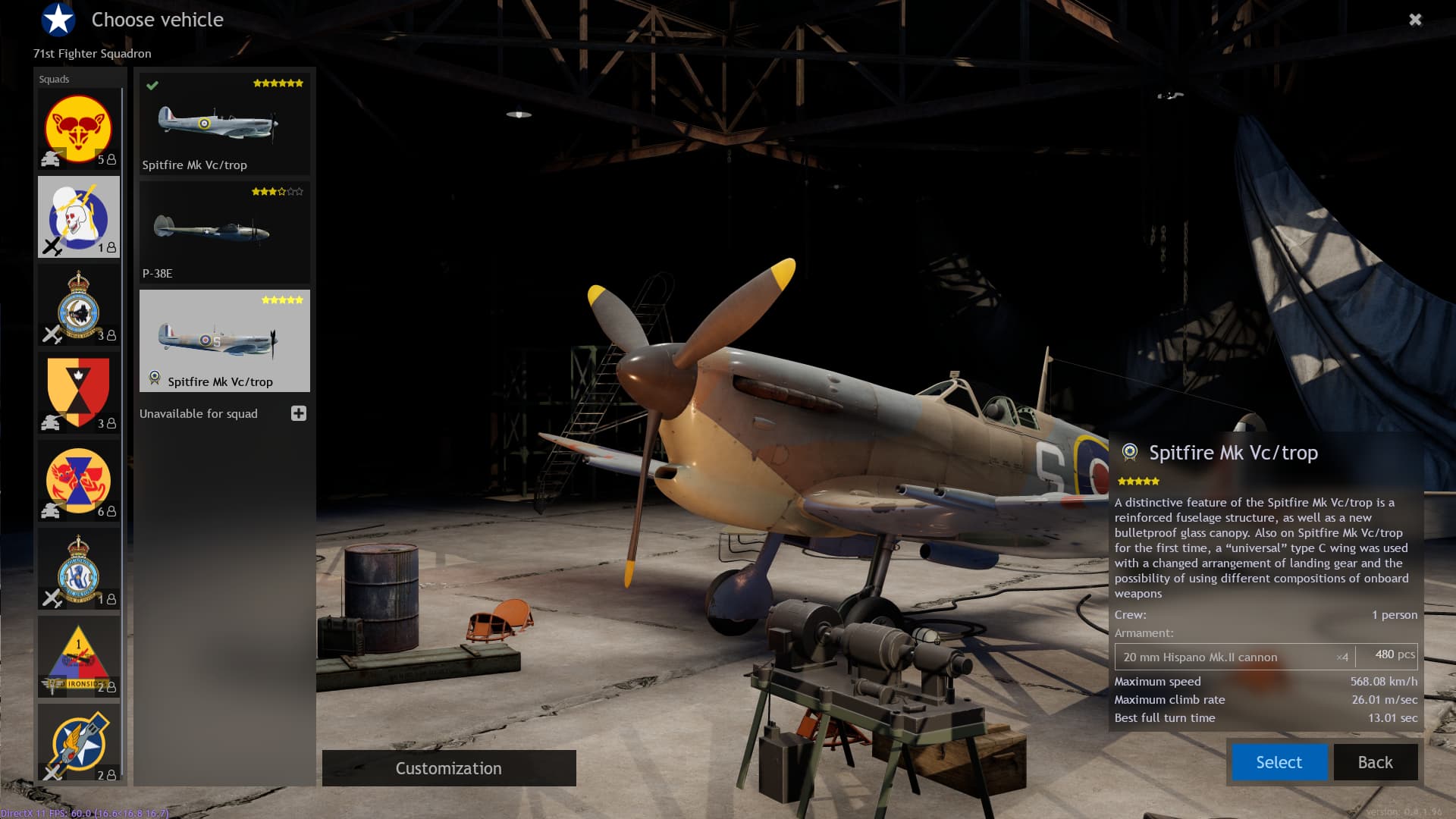Choose the skull emblem fighter squad

79,218
